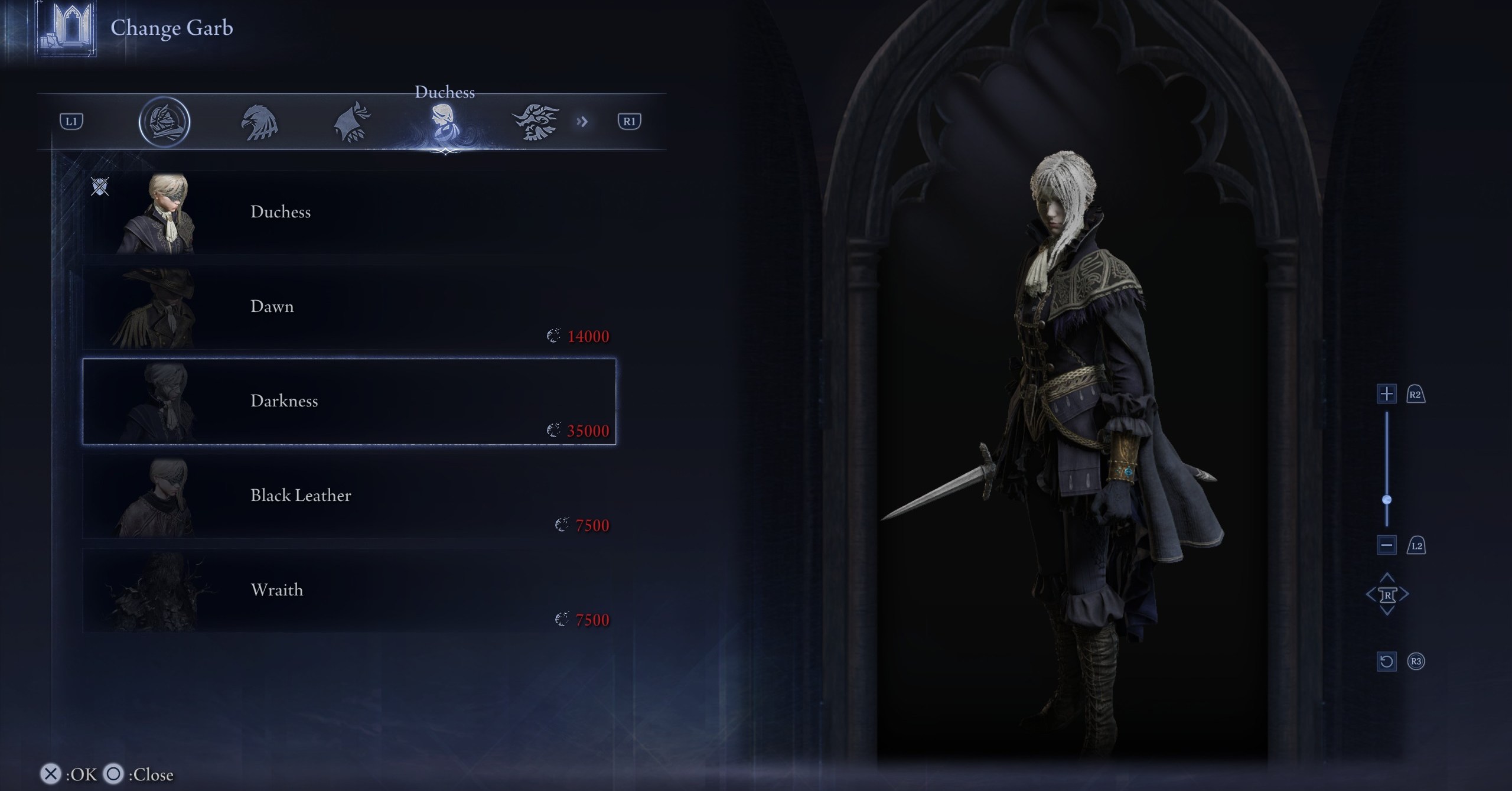Image resolution: width=1512 pixels, height=791 pixels.
Task: Open the dragon-emblem character tab
Action: [x=535, y=122]
